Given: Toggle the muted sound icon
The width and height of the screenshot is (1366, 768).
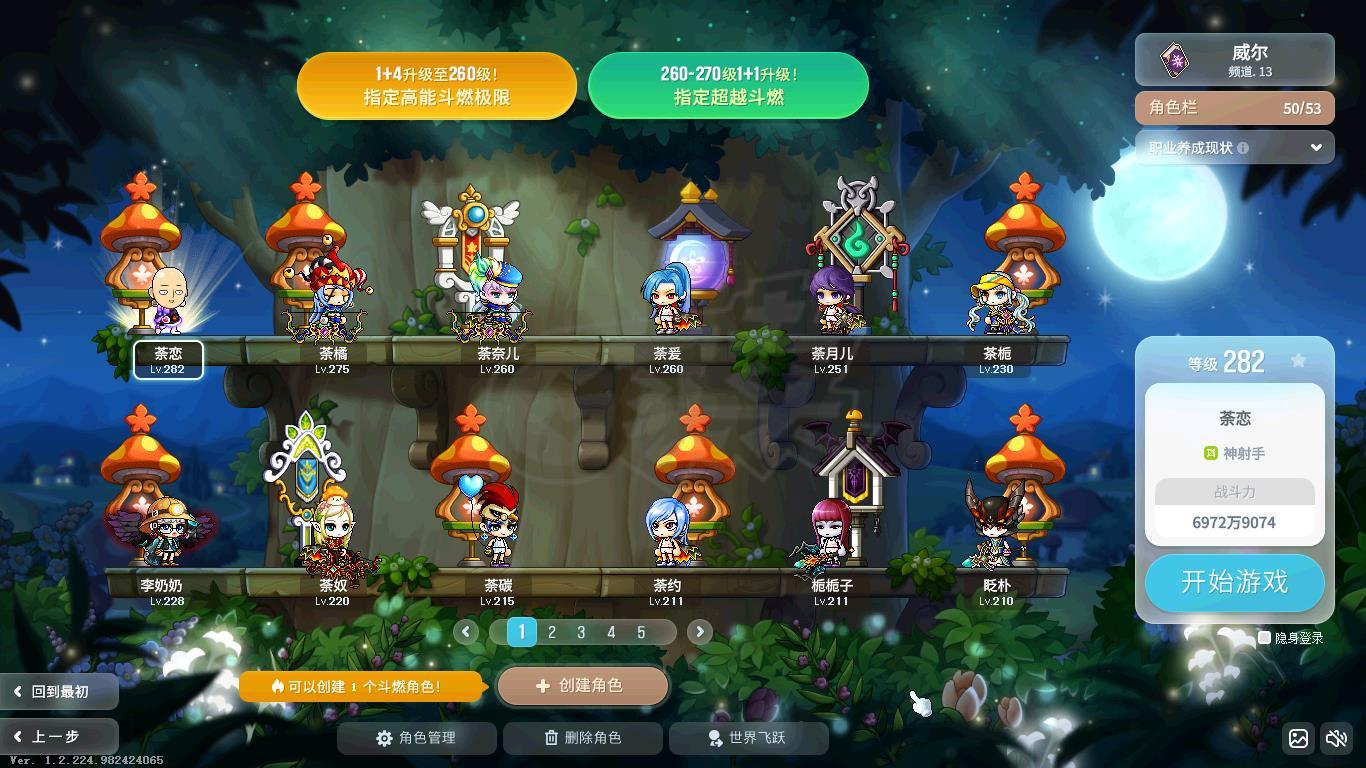Looking at the screenshot, I should 1336,739.
